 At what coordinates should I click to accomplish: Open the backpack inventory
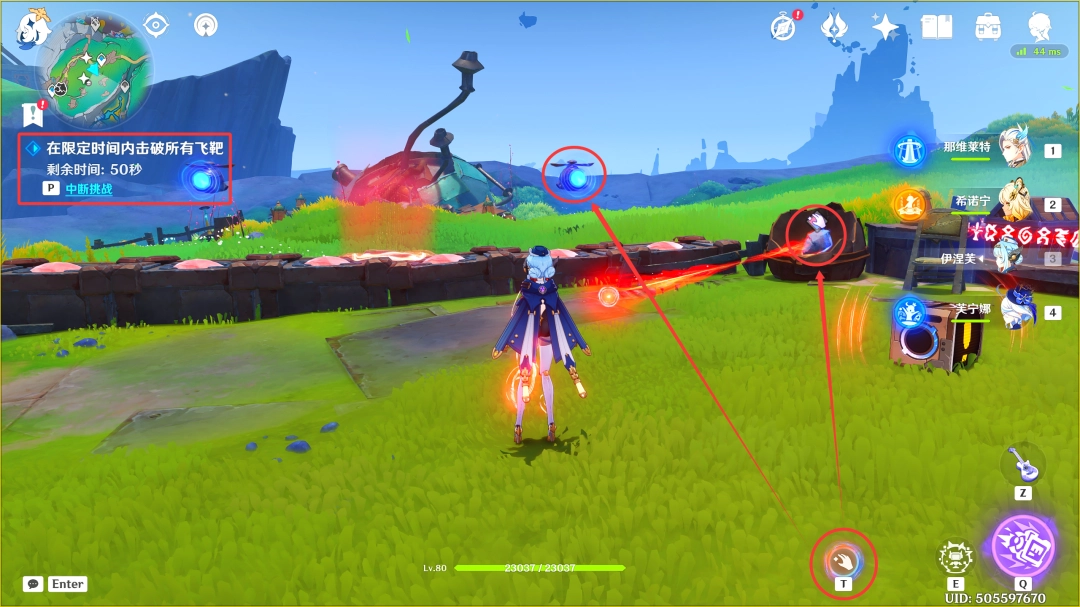pyautogui.click(x=989, y=27)
